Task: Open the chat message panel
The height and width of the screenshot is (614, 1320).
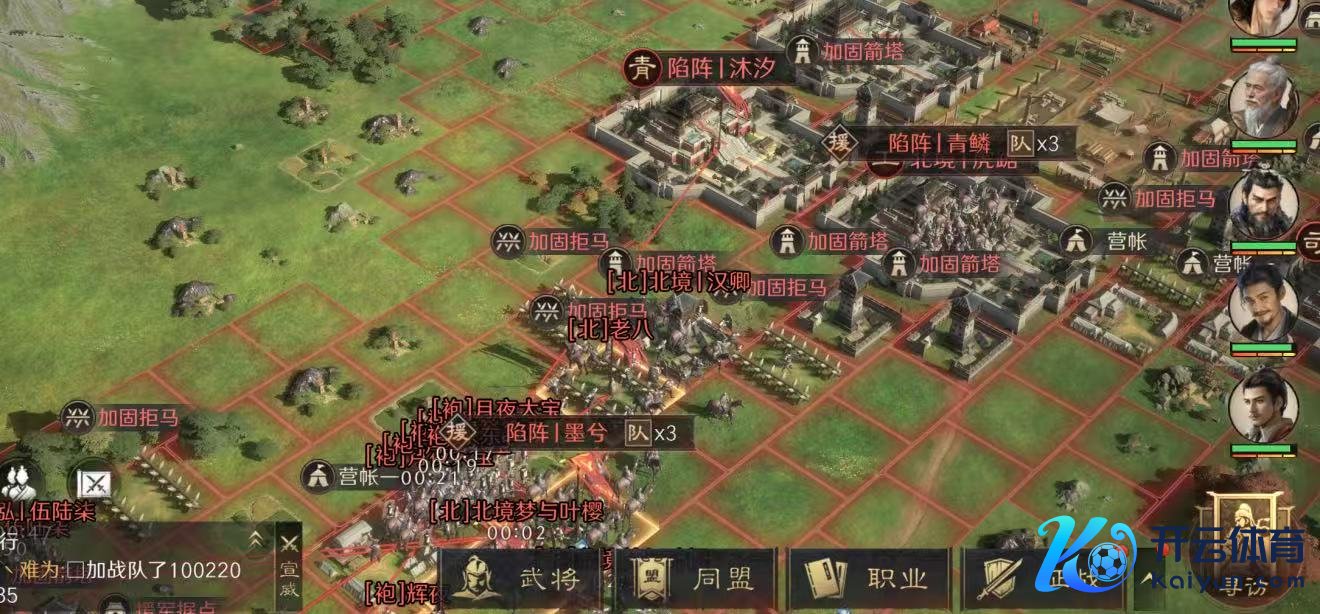Action: 130,570
